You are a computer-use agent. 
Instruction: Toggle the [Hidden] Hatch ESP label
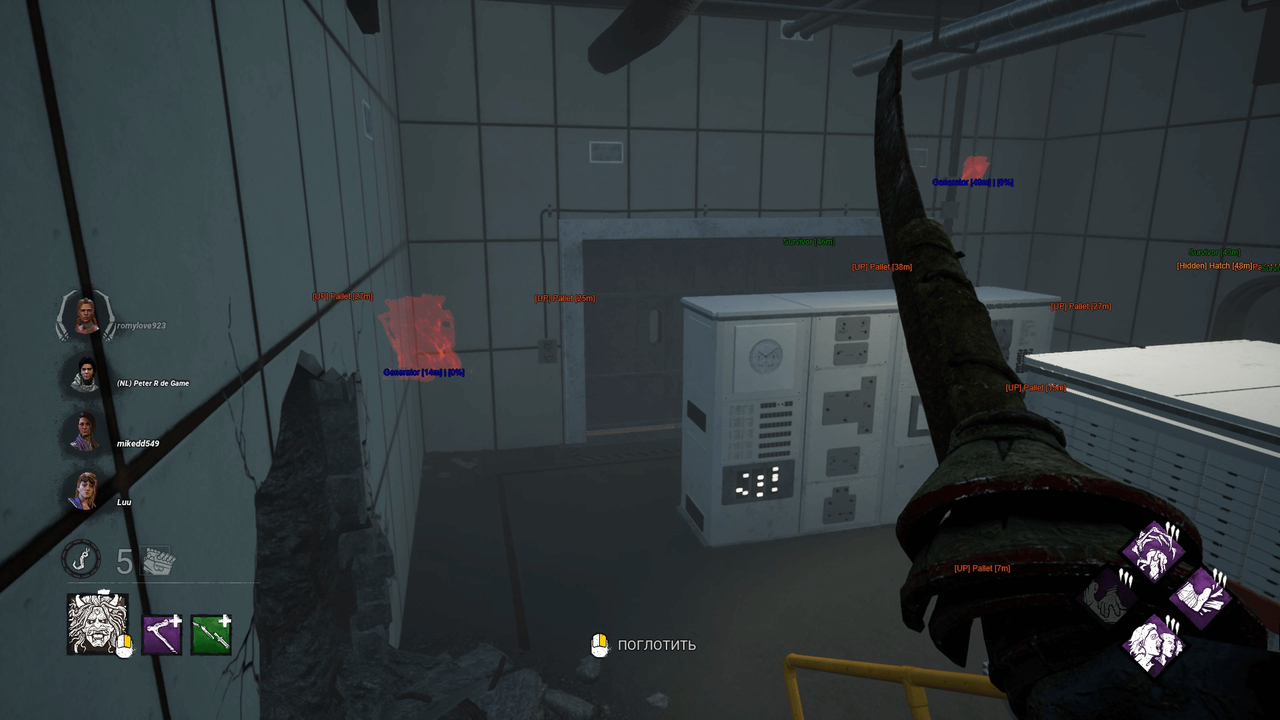tap(1214, 265)
